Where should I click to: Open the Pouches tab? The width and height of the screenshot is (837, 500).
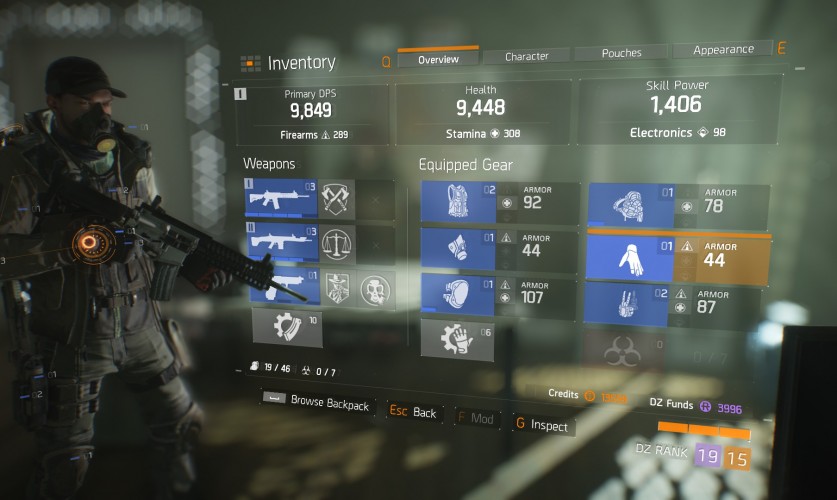(621, 52)
